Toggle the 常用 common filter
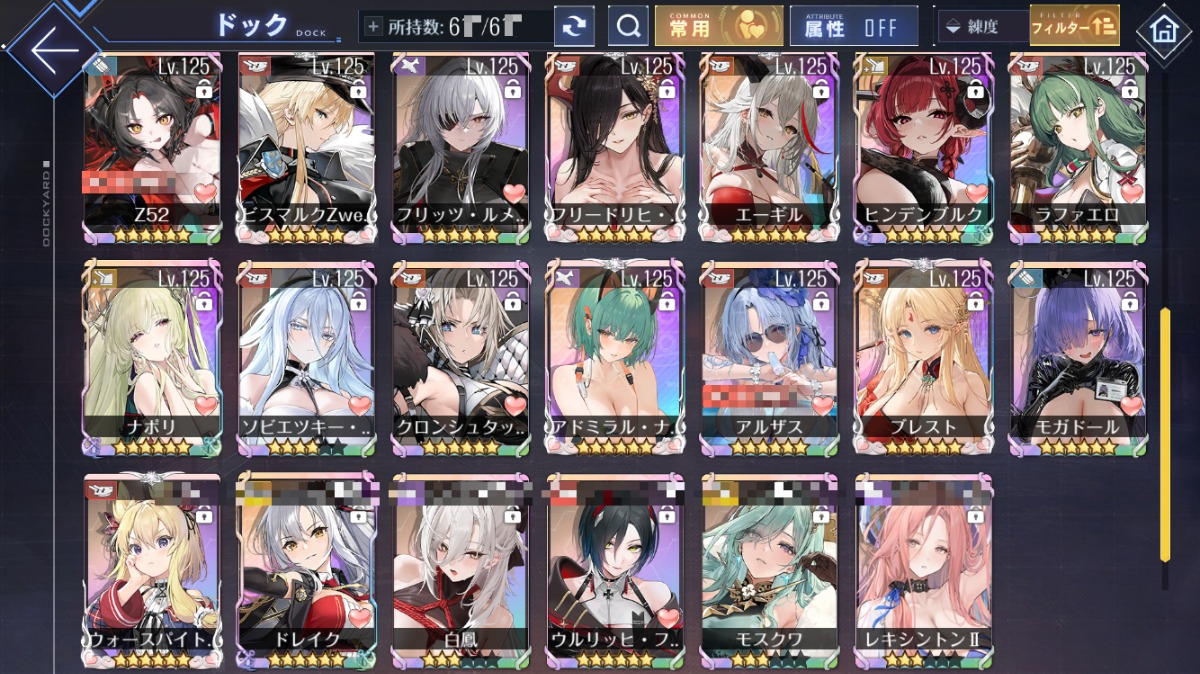This screenshot has width=1200, height=674. pyautogui.click(x=705, y=27)
